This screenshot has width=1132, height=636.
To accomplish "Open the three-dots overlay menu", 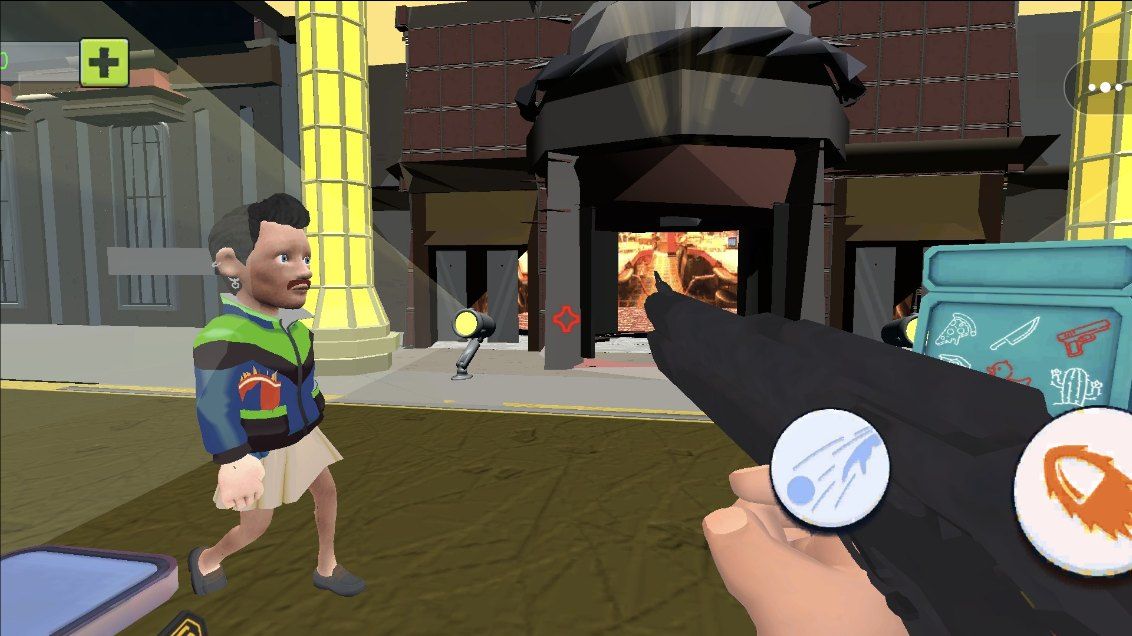I will 1104,87.
